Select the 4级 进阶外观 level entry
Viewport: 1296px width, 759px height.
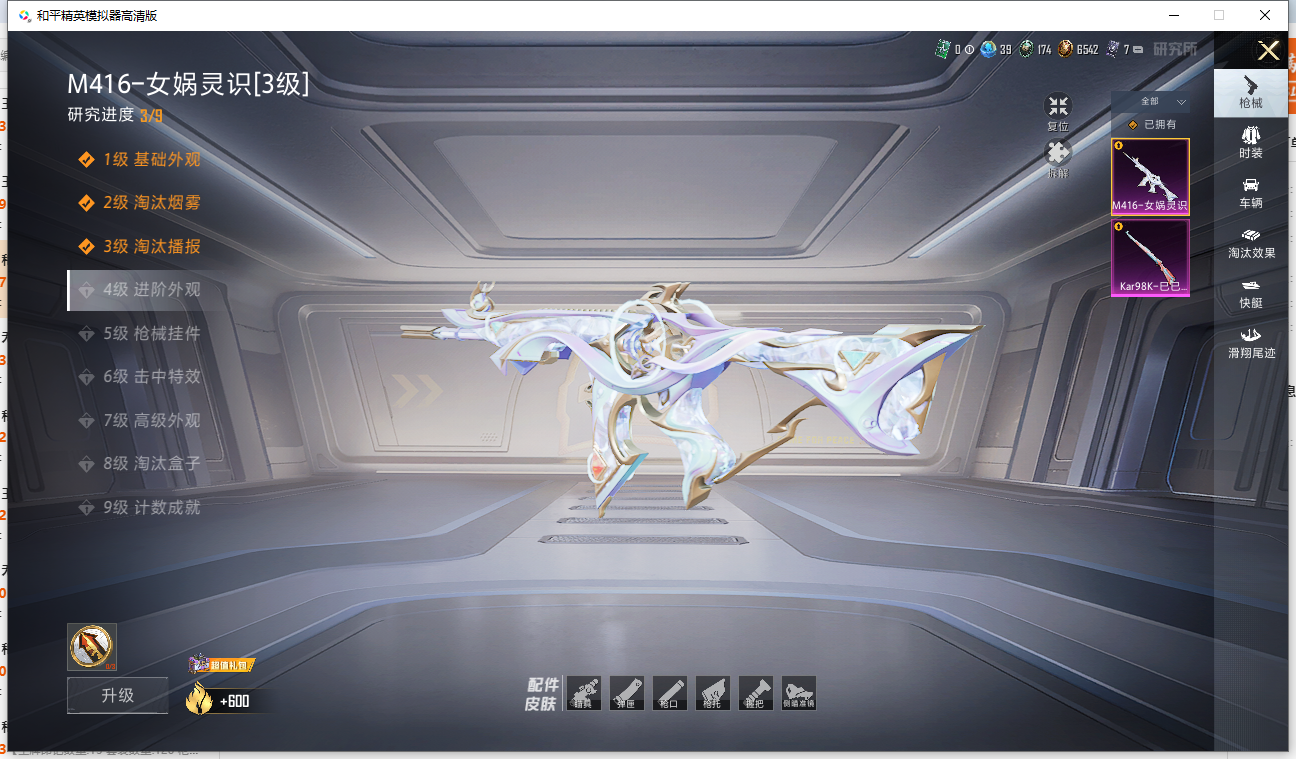(152, 290)
